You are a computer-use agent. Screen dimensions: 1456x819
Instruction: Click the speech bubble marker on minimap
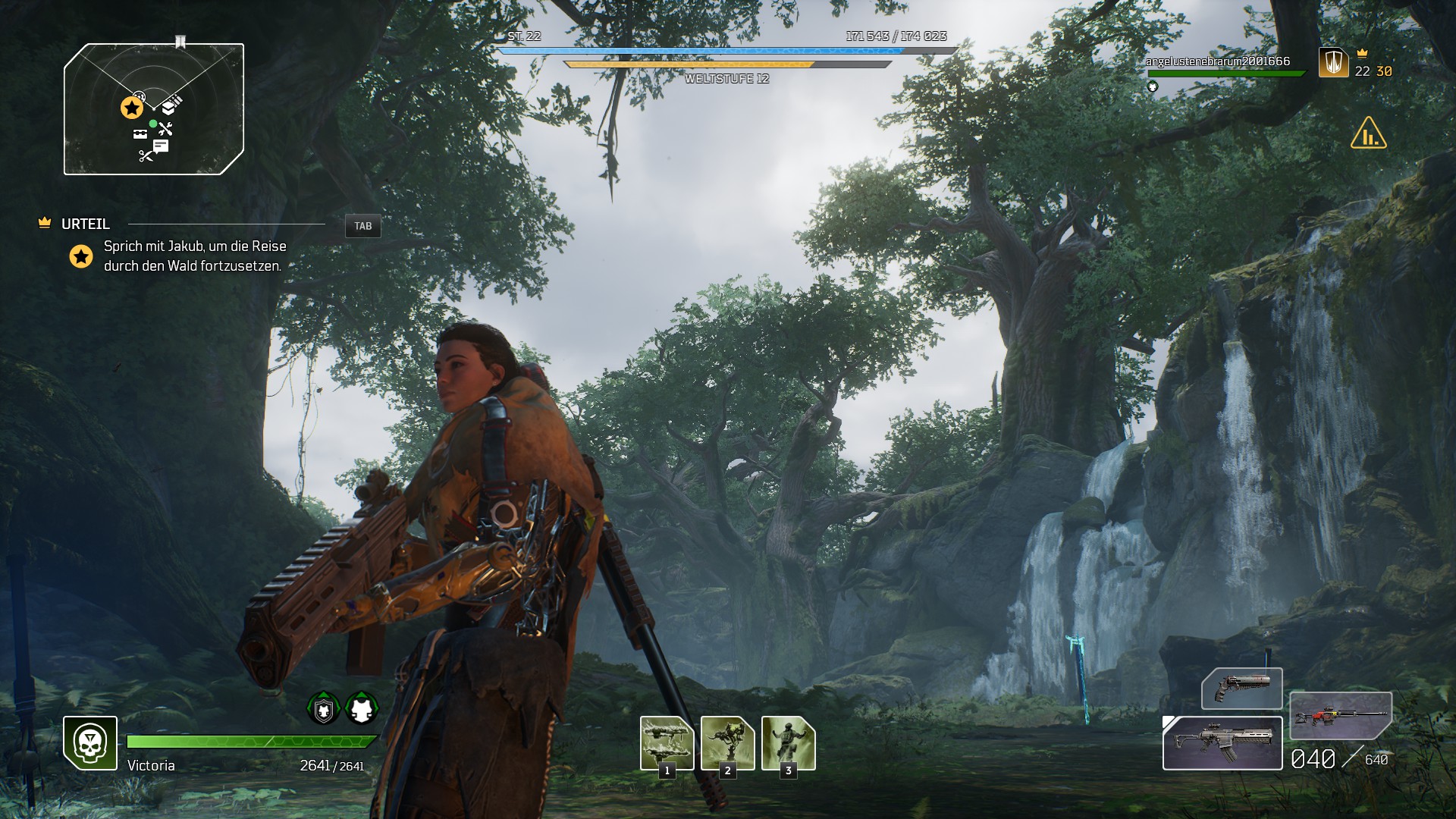click(161, 145)
